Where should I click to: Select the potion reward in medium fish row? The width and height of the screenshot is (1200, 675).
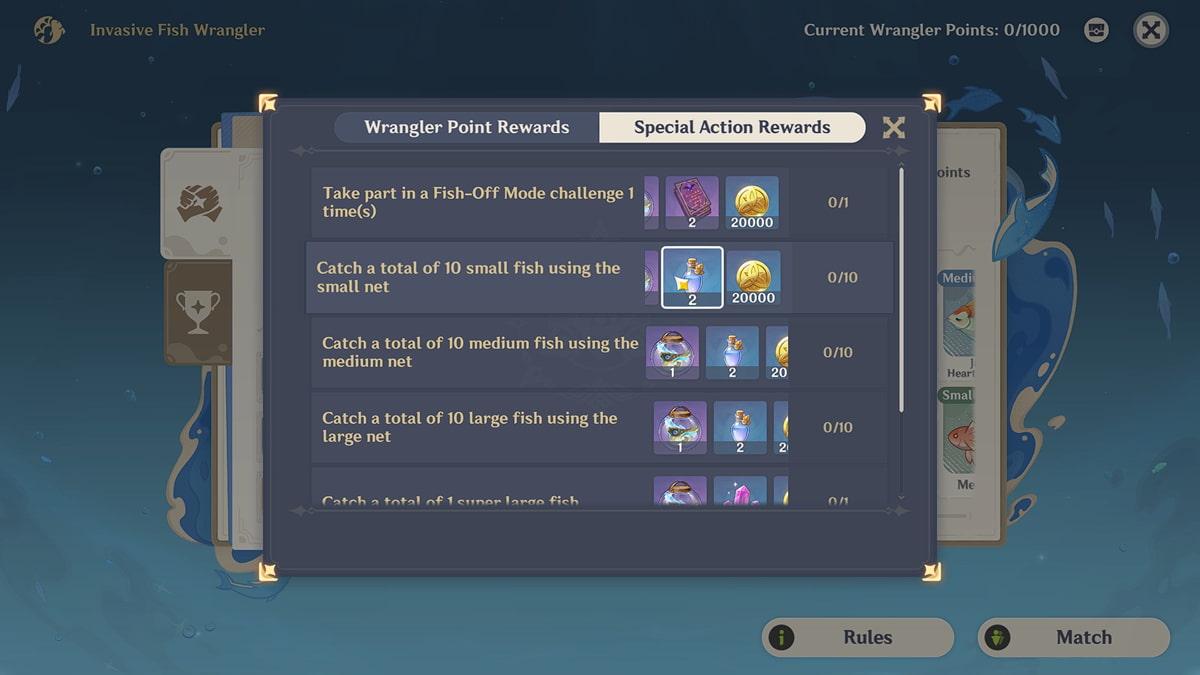point(732,352)
